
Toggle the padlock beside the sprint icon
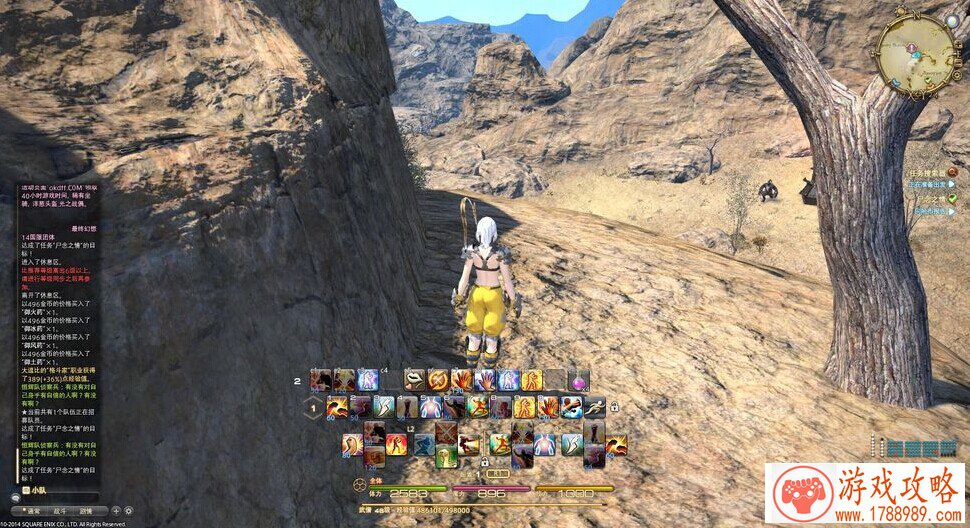(x=614, y=407)
